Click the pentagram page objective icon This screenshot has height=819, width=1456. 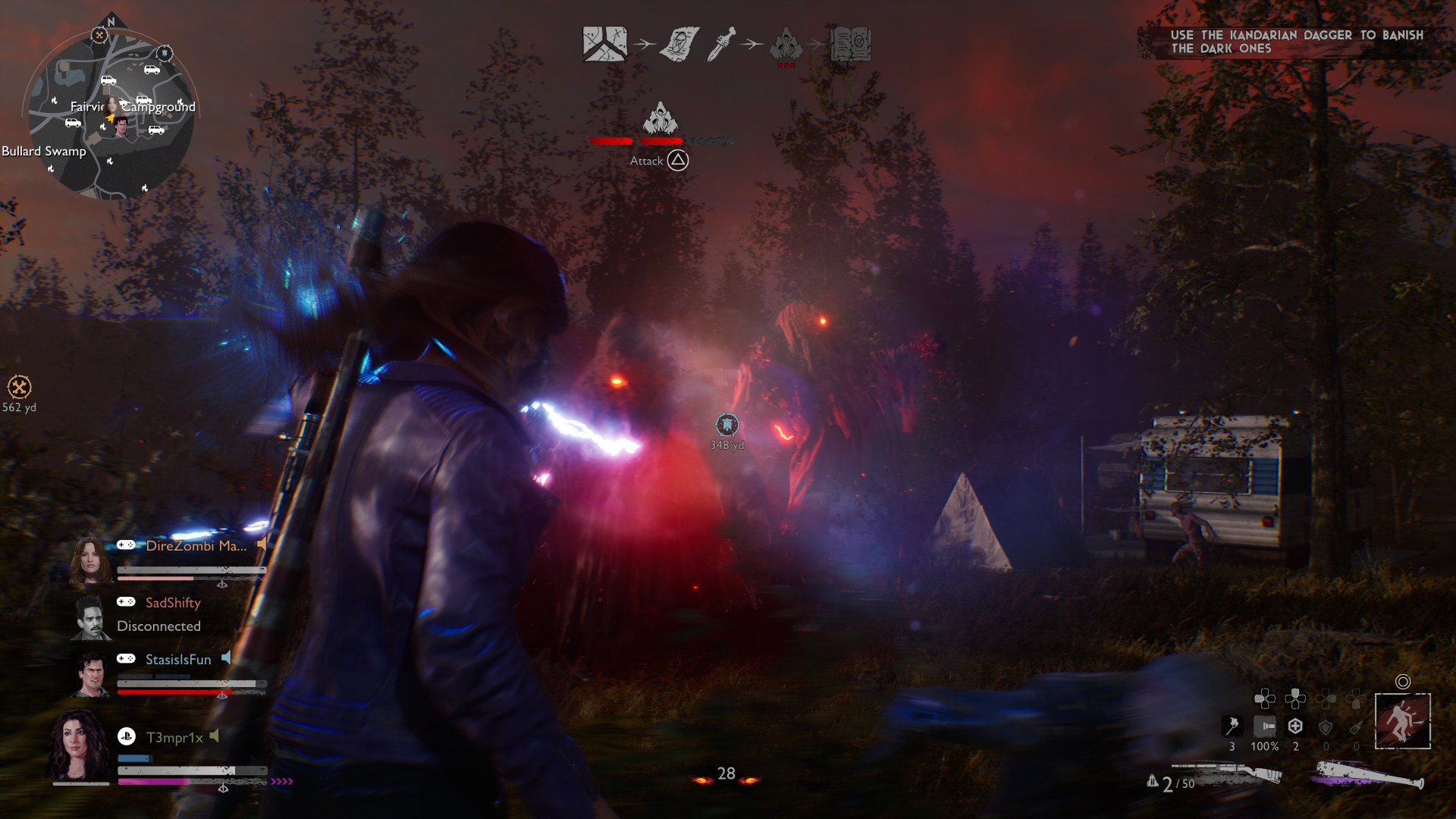click(679, 44)
